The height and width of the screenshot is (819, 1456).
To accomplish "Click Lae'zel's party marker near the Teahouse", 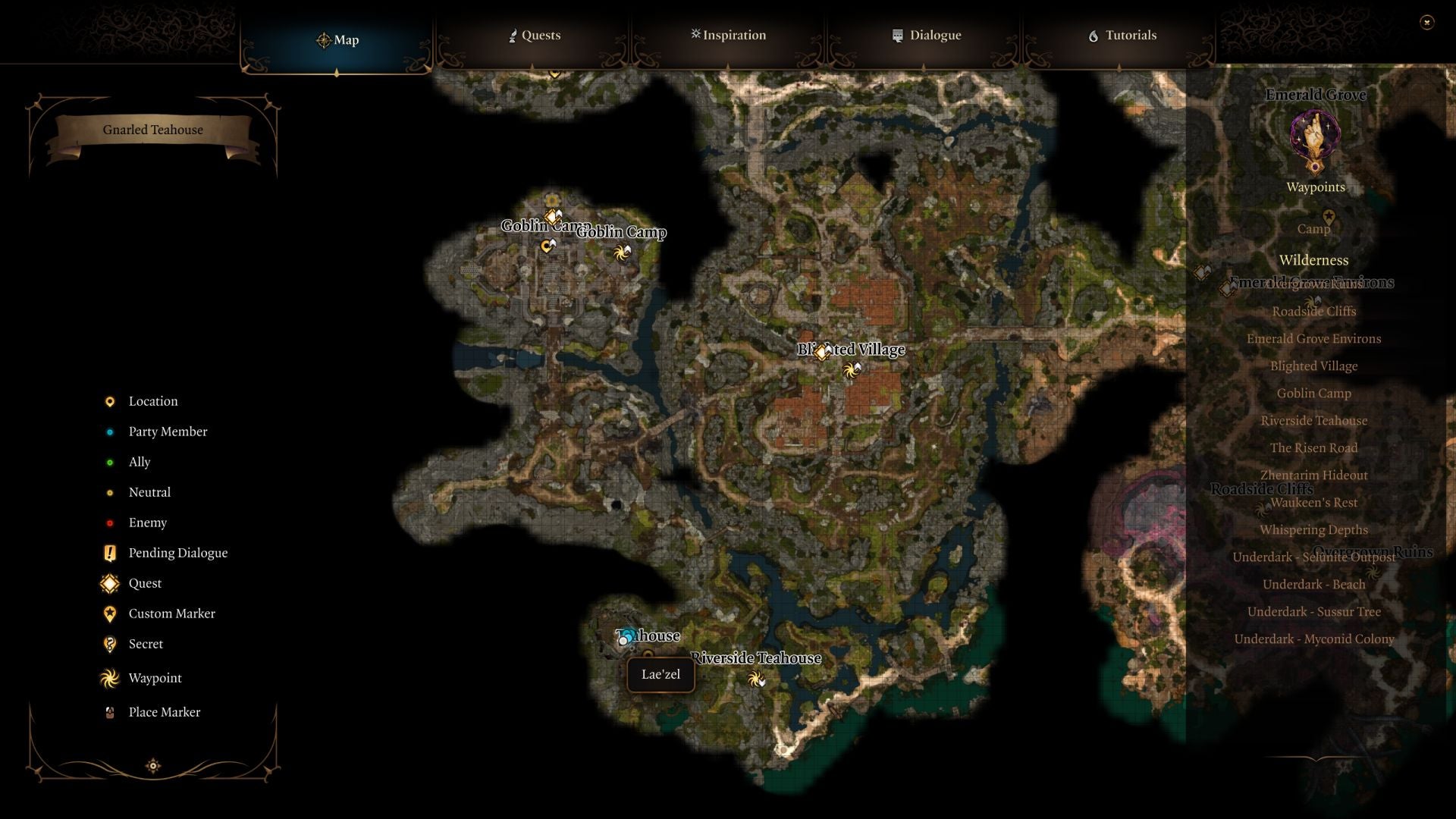I will (624, 638).
